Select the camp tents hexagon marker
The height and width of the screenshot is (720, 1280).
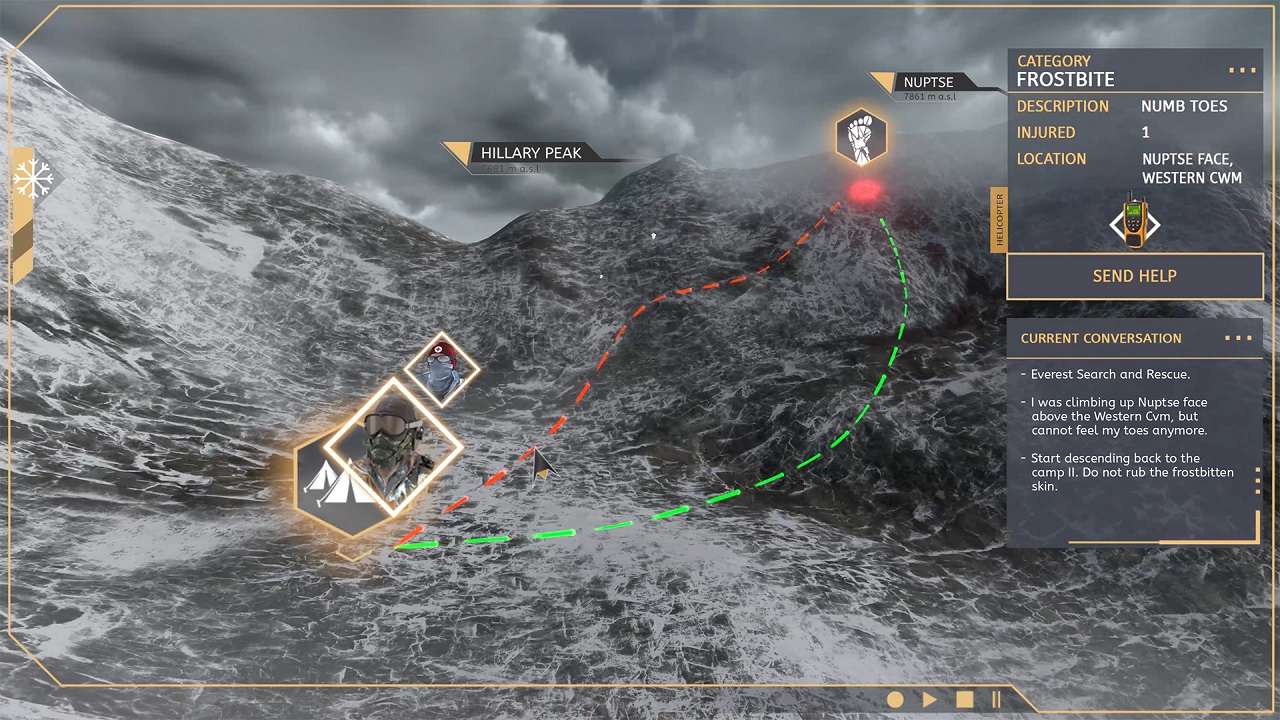point(334,484)
